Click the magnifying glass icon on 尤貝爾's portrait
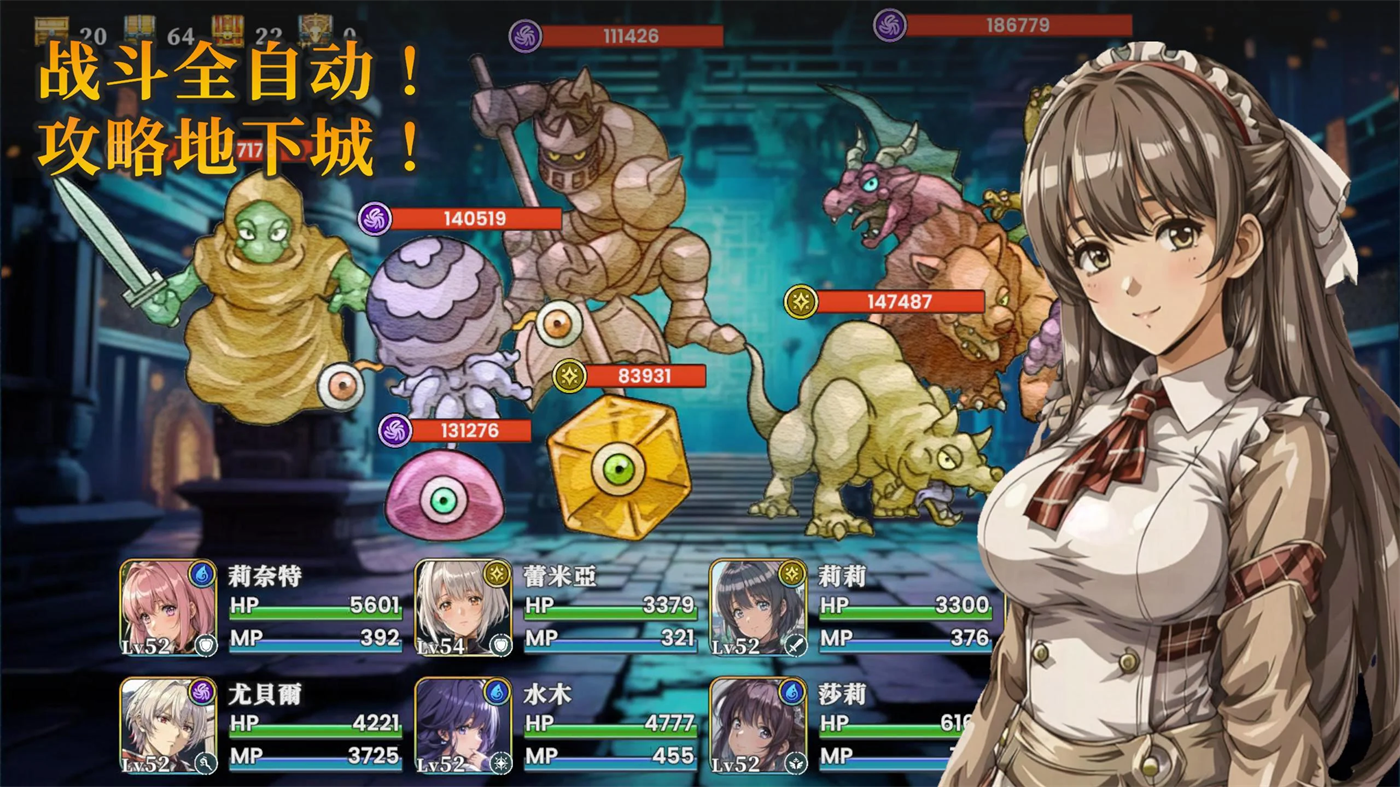1400x787 pixels. (x=205, y=761)
